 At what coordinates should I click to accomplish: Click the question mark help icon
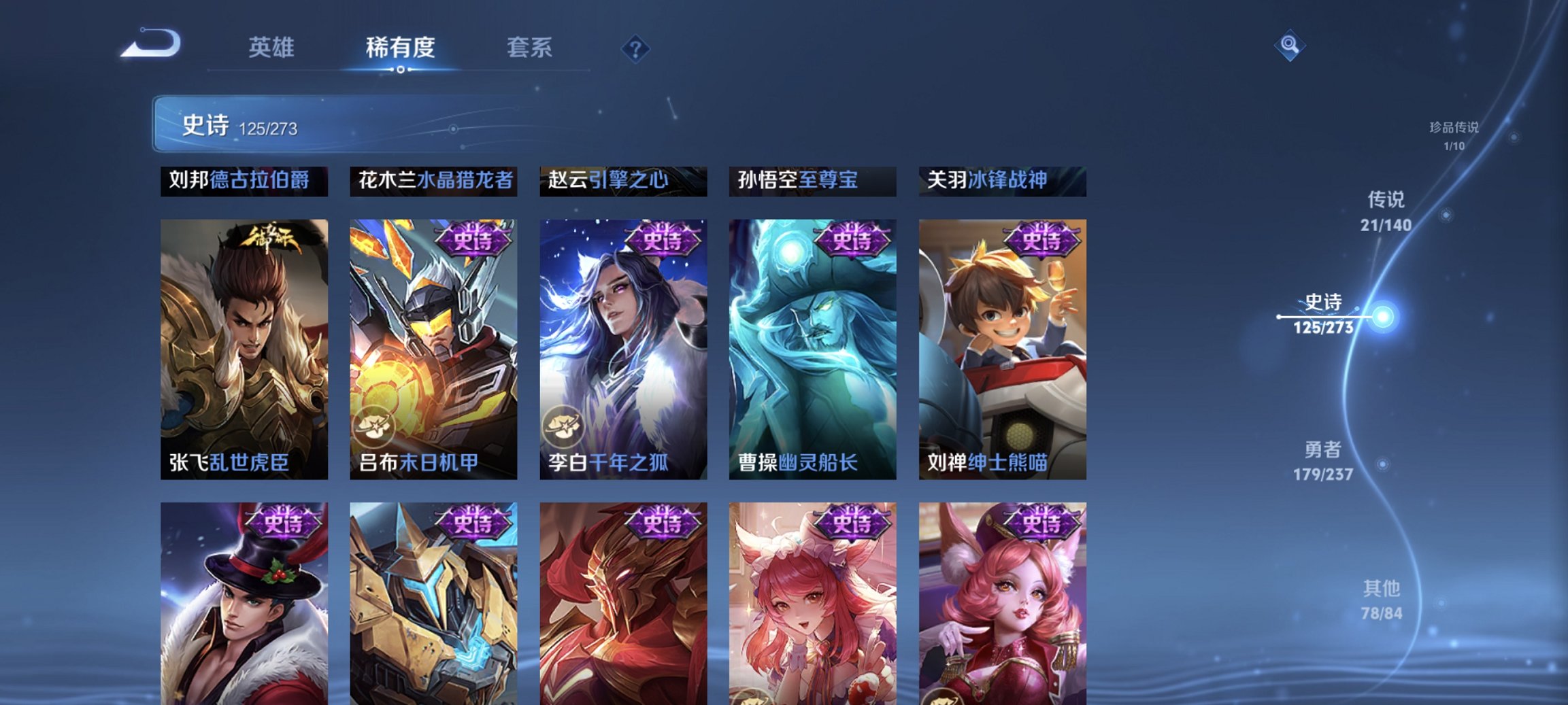(634, 48)
